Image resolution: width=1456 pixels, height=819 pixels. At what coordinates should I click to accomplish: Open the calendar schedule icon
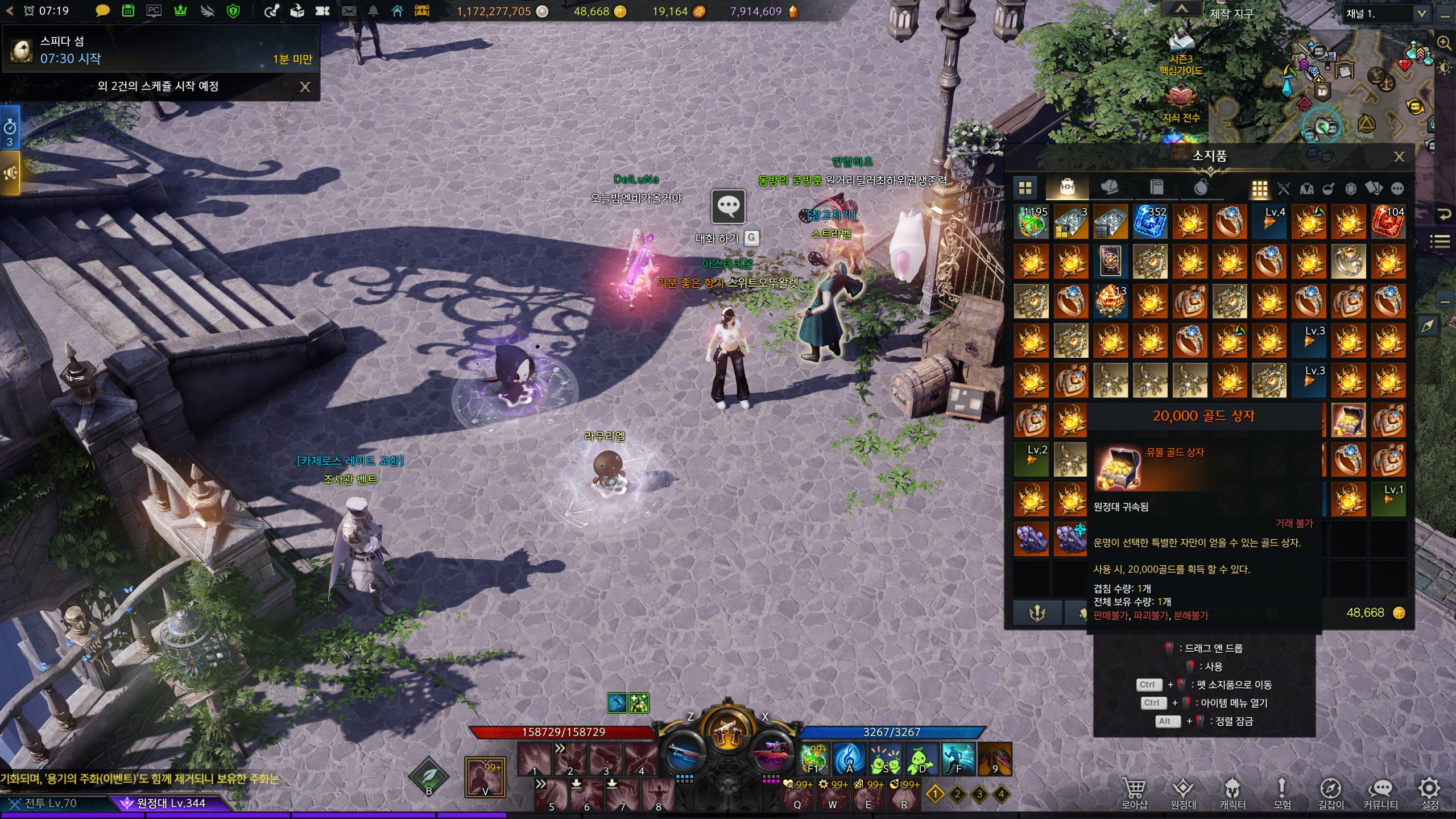pyautogui.click(x=128, y=11)
